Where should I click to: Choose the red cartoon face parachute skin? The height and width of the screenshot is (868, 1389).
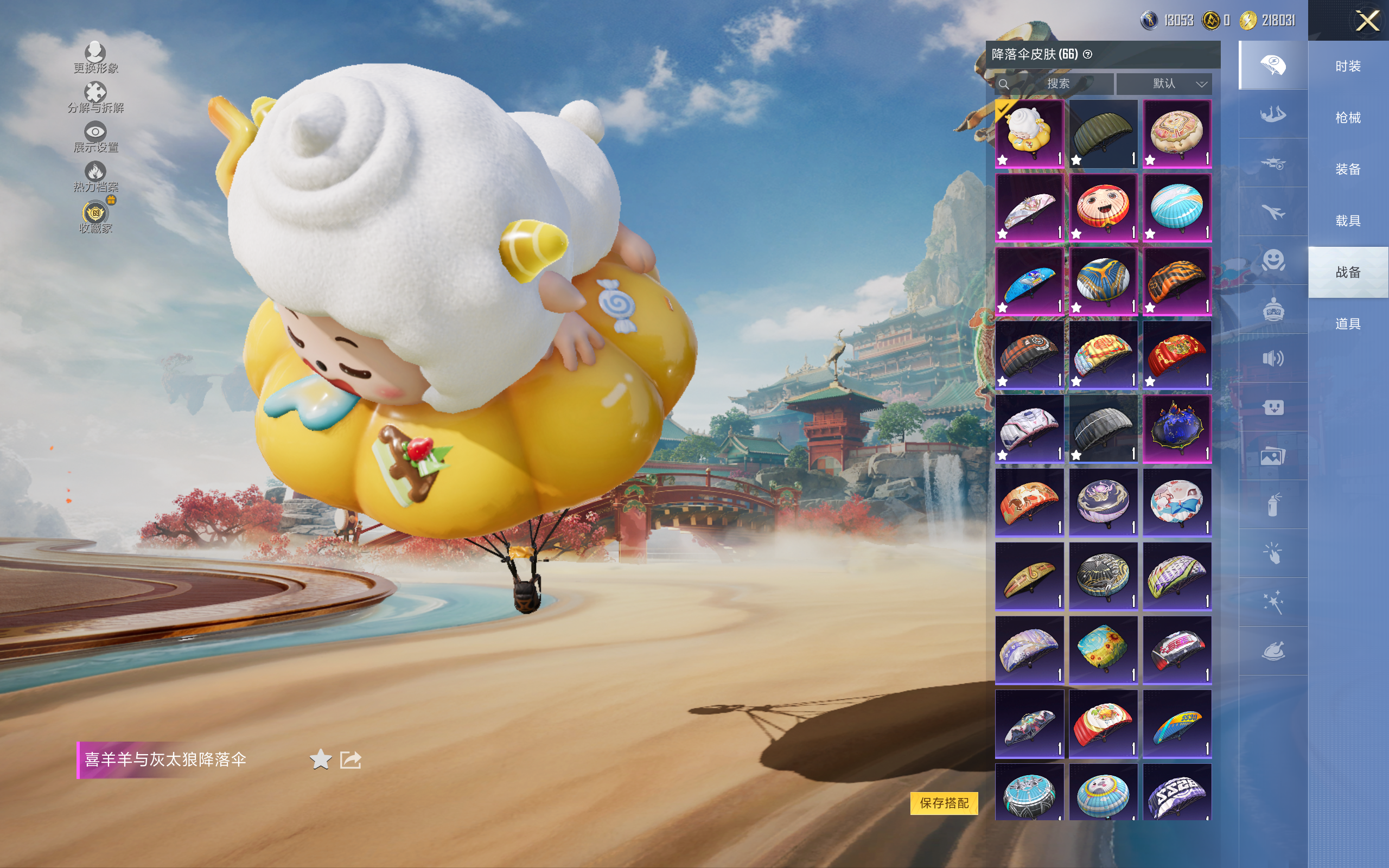click(x=1103, y=207)
